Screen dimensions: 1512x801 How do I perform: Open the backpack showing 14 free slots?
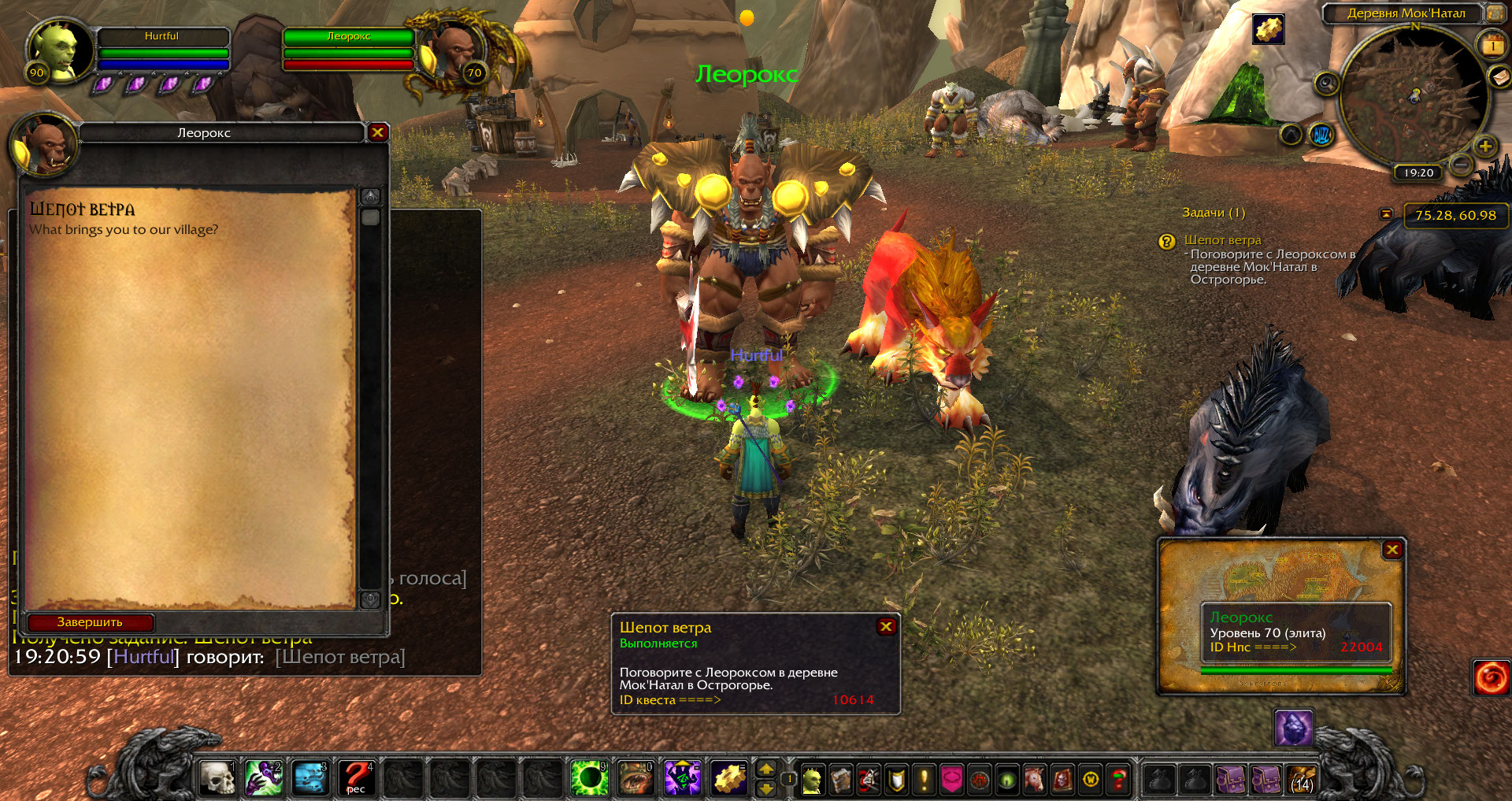[x=1302, y=780]
